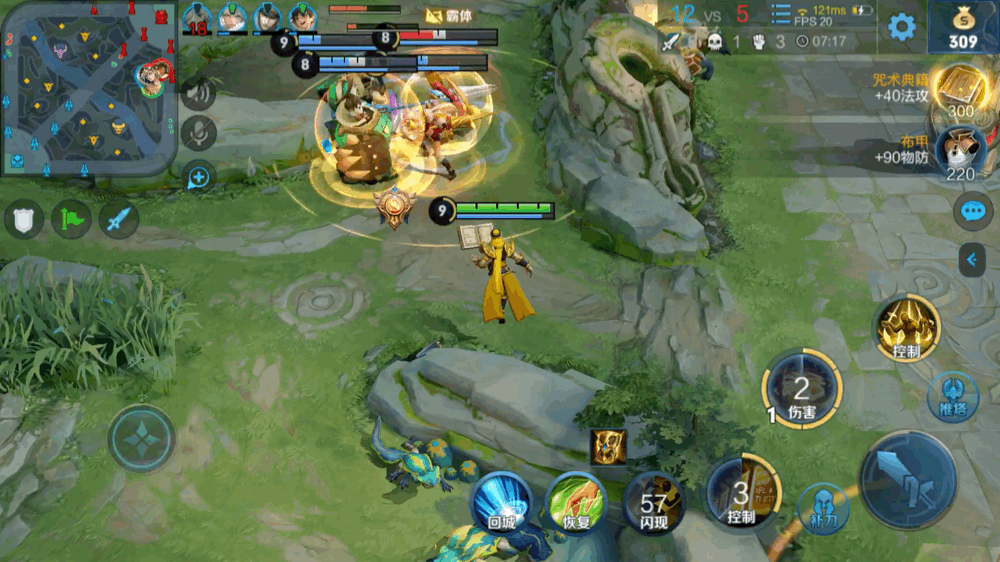Click the battlefield minimap
This screenshot has height=562, width=1000.
point(88,88)
